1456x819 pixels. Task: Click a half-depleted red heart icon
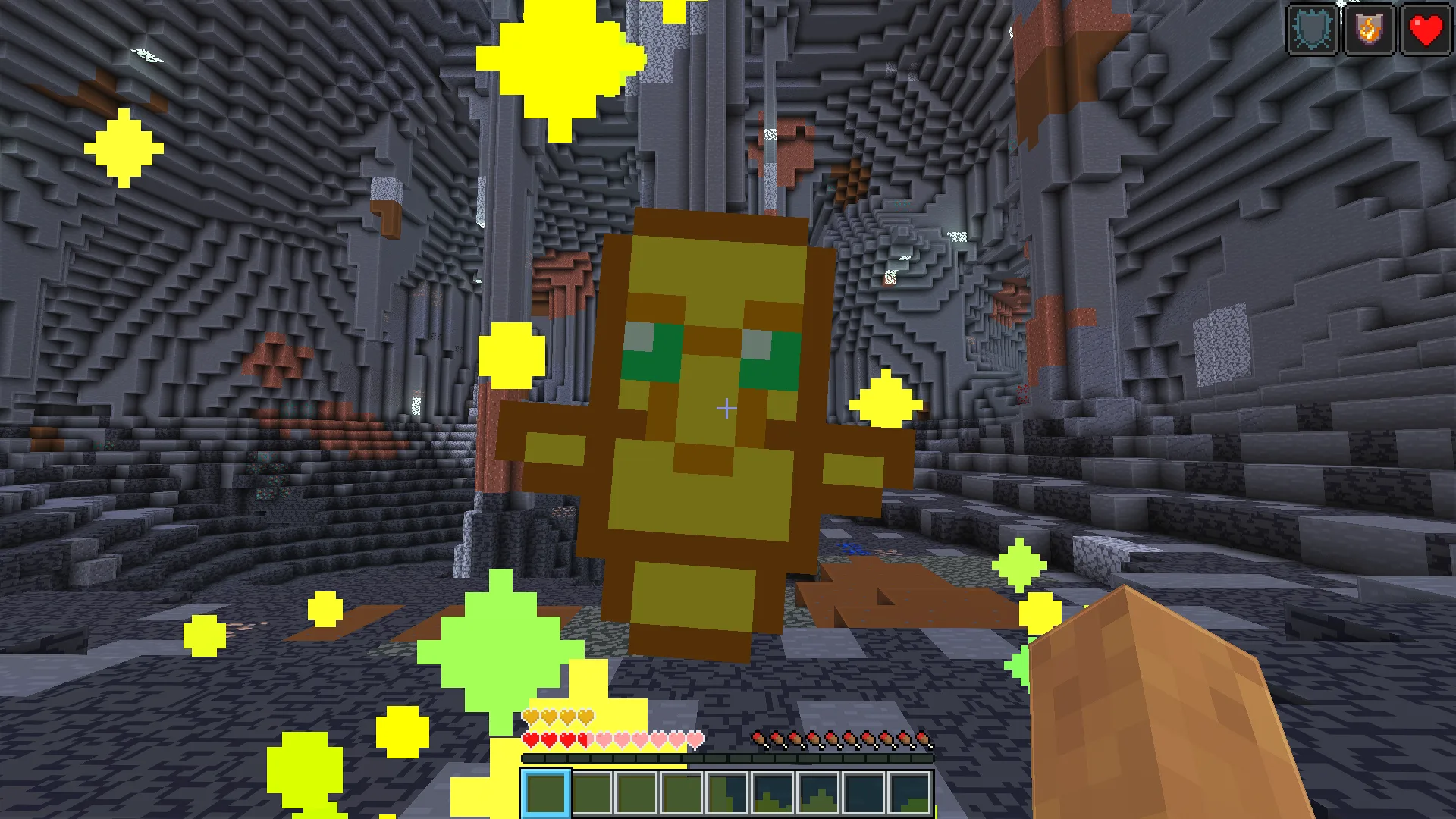(582, 738)
